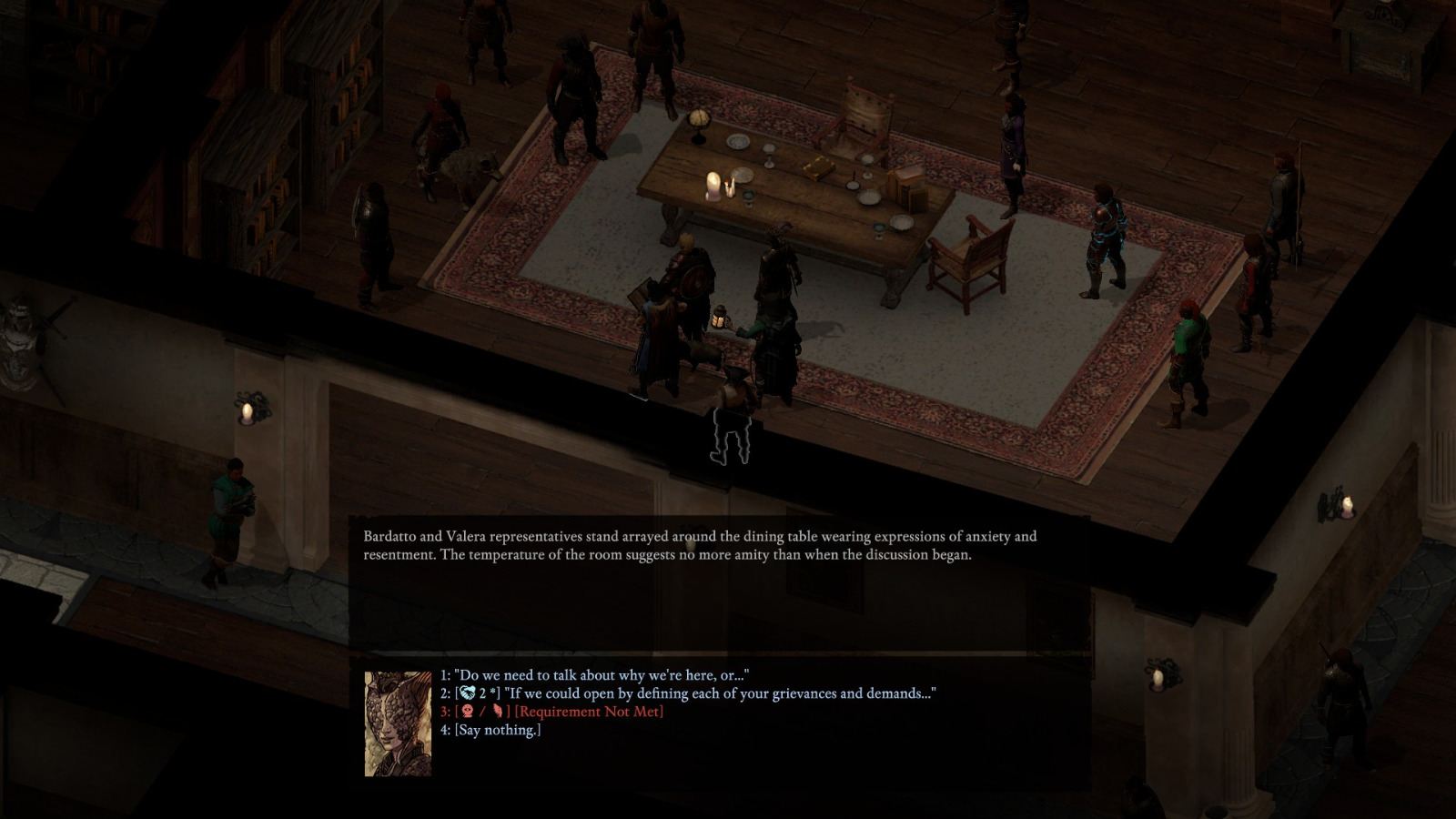Click the red quill icon in option 3
The width and height of the screenshot is (1456, 819).
point(500,713)
